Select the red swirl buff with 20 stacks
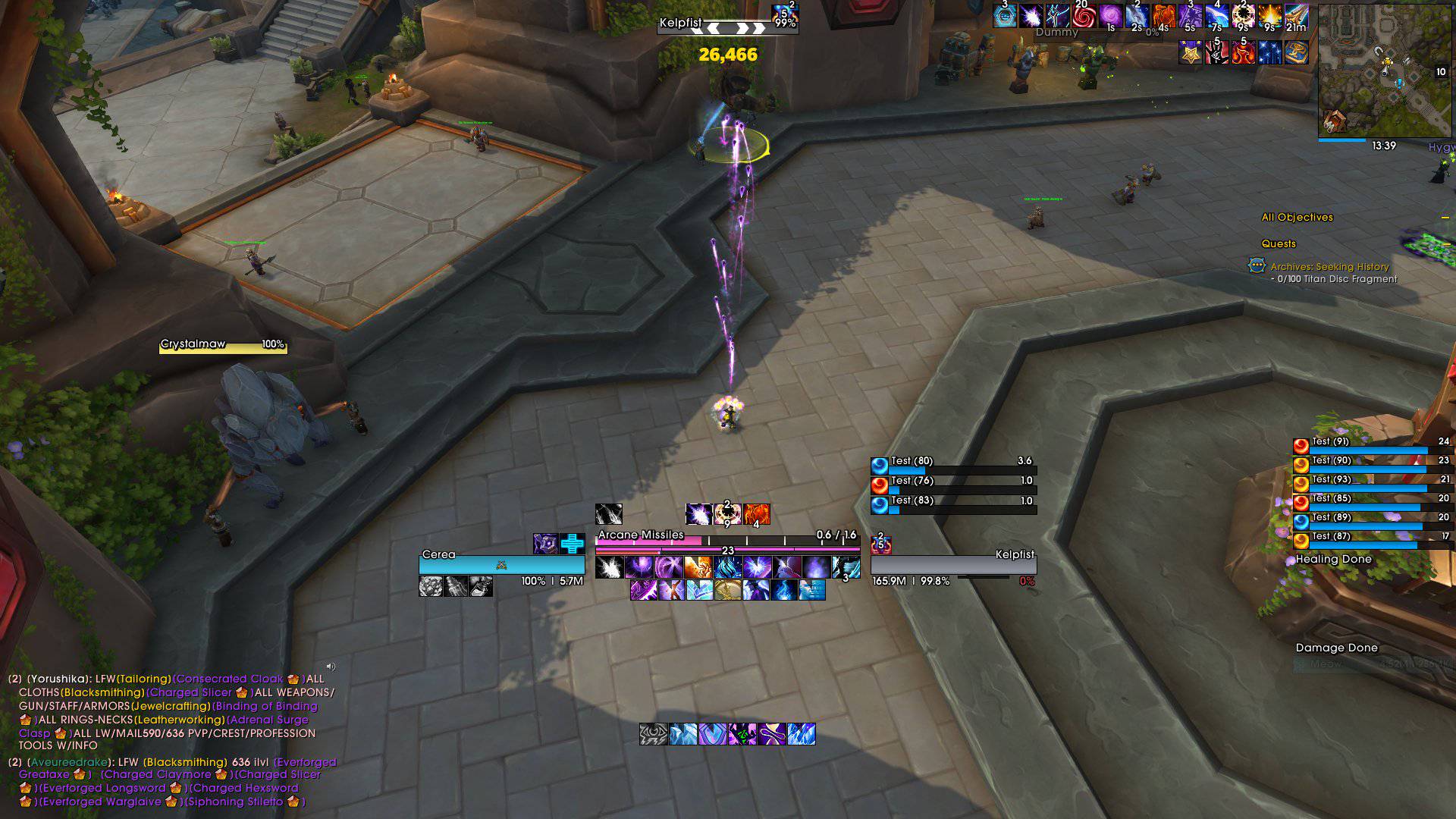This screenshot has height=819, width=1456. [x=1083, y=16]
